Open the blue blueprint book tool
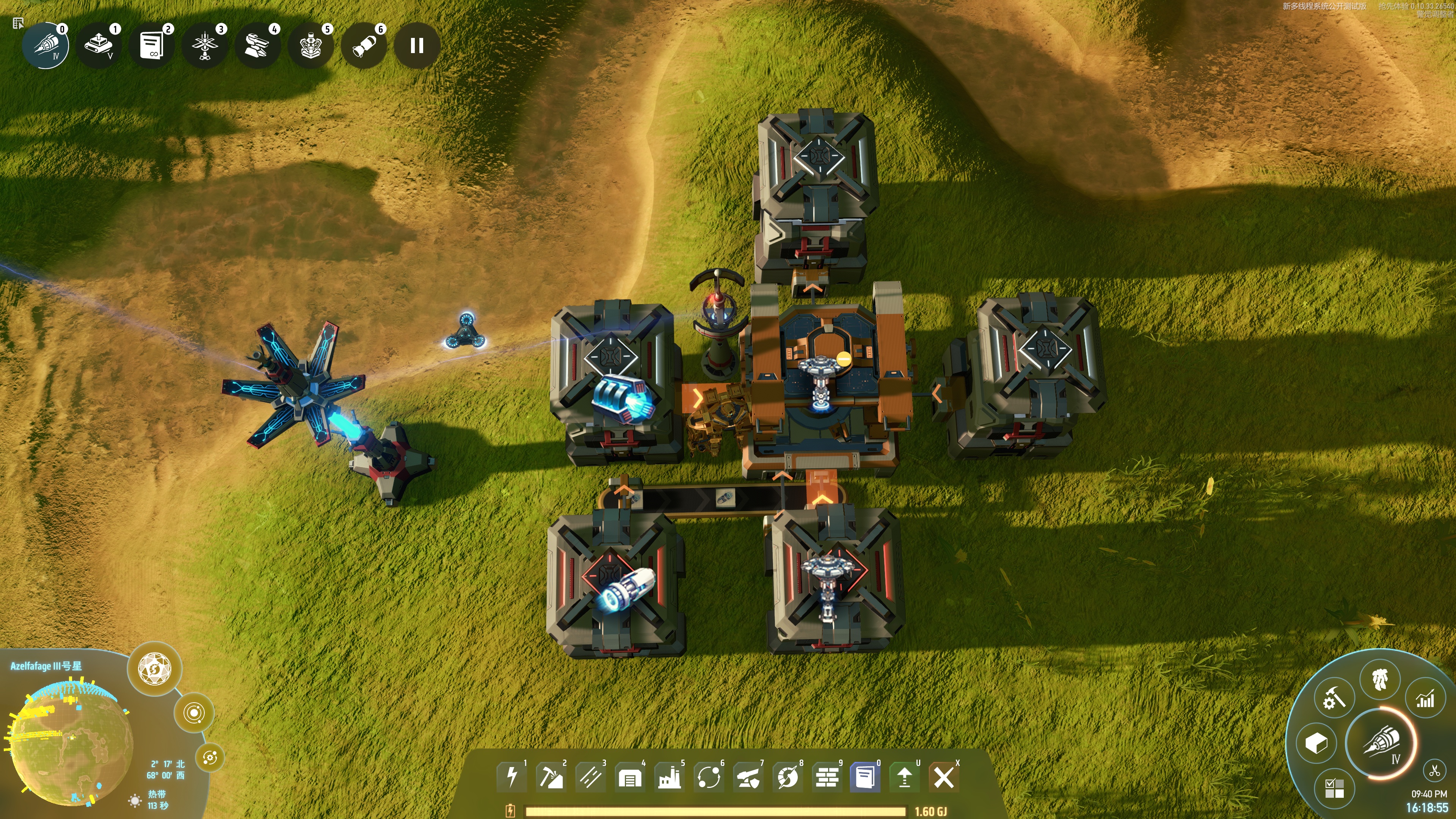 coord(865,778)
